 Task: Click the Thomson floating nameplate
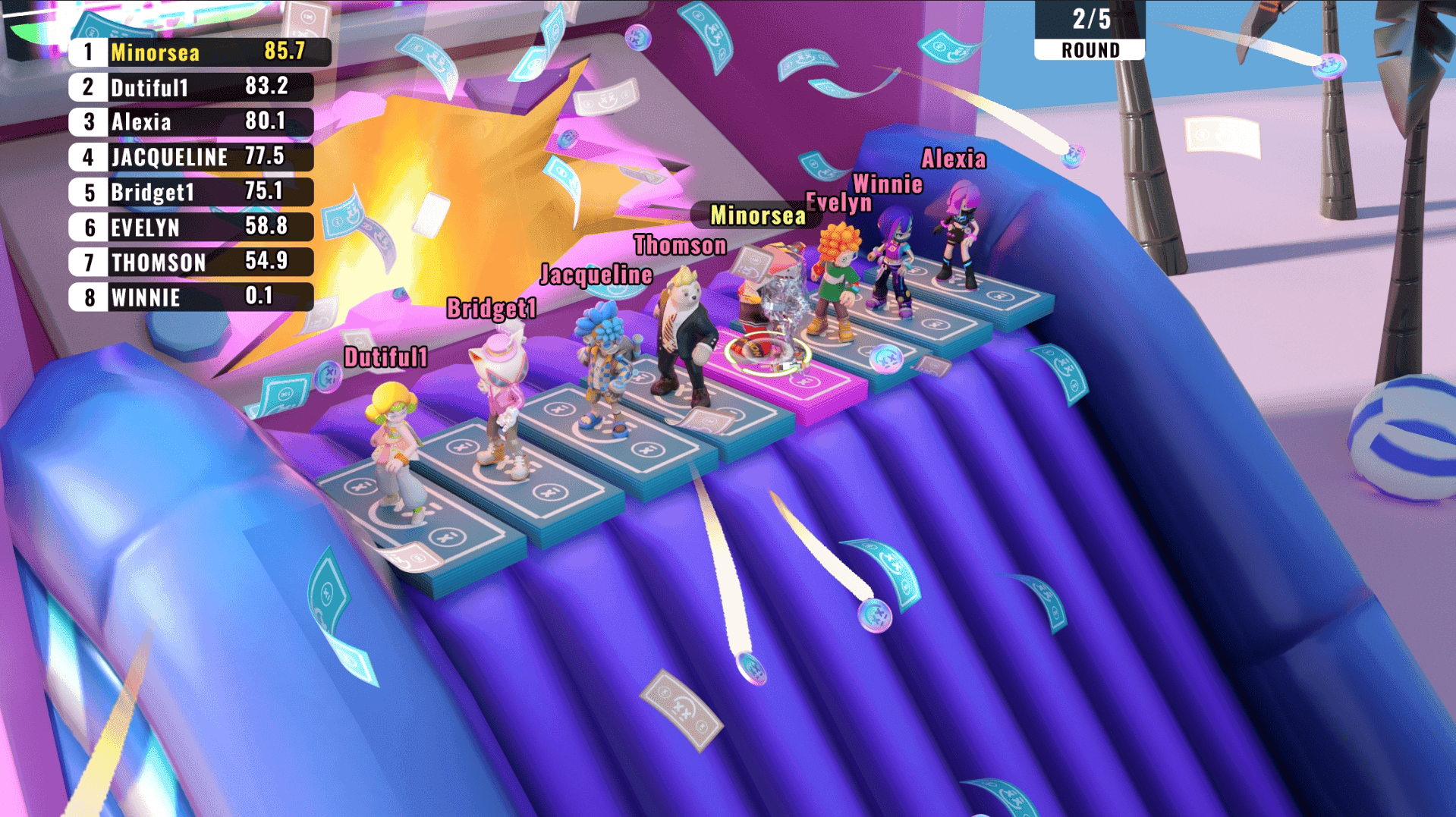click(x=678, y=245)
